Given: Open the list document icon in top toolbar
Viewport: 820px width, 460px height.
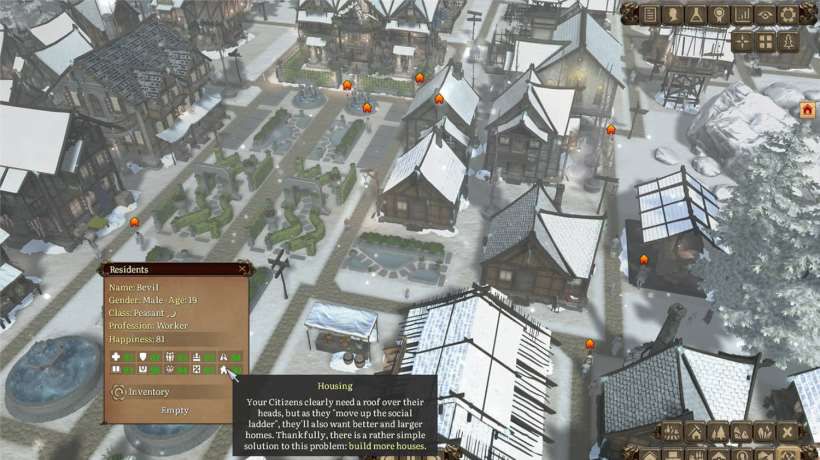Looking at the screenshot, I should [x=651, y=14].
